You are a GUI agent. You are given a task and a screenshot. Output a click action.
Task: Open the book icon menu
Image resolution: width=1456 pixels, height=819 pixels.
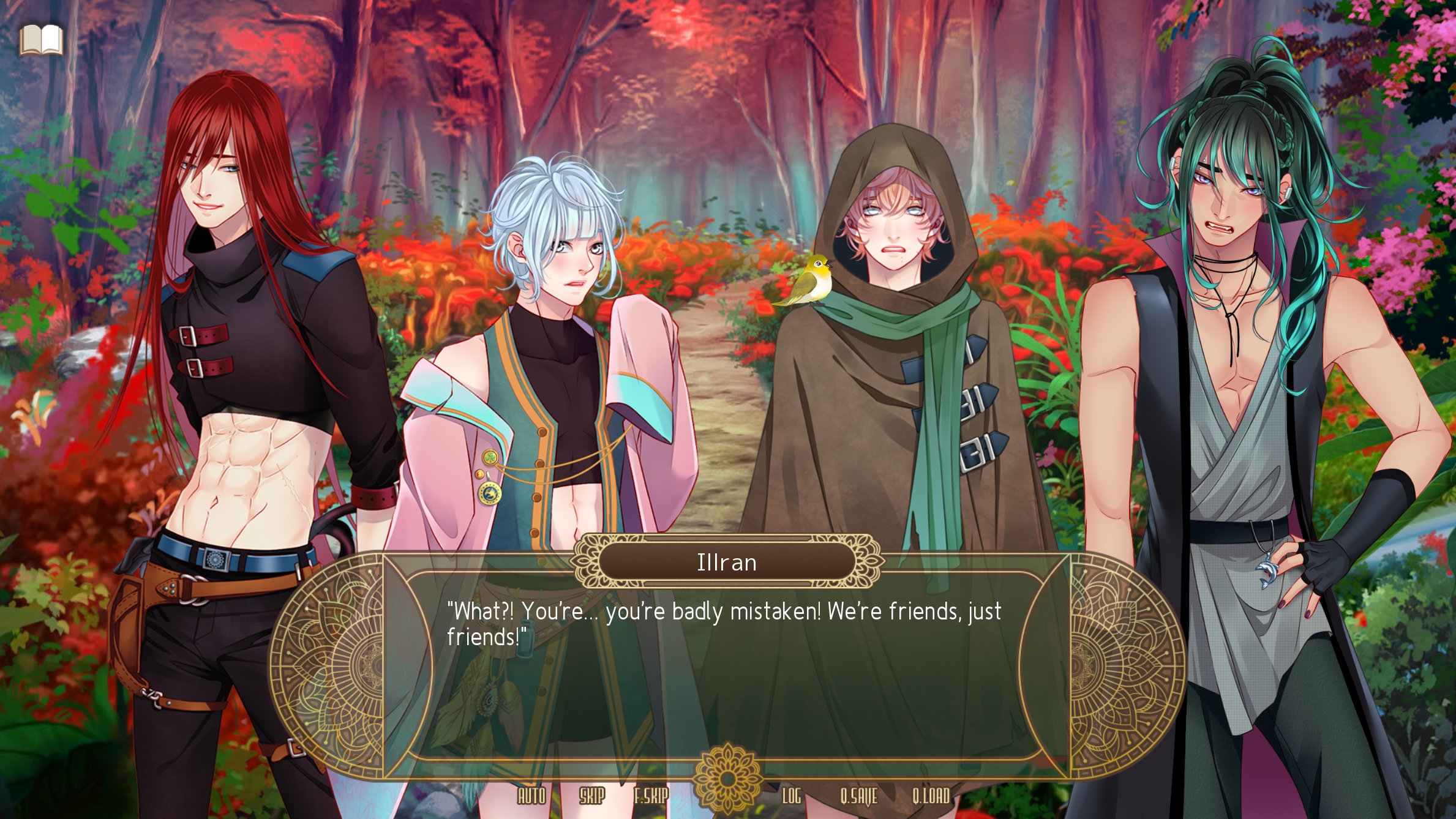click(40, 40)
